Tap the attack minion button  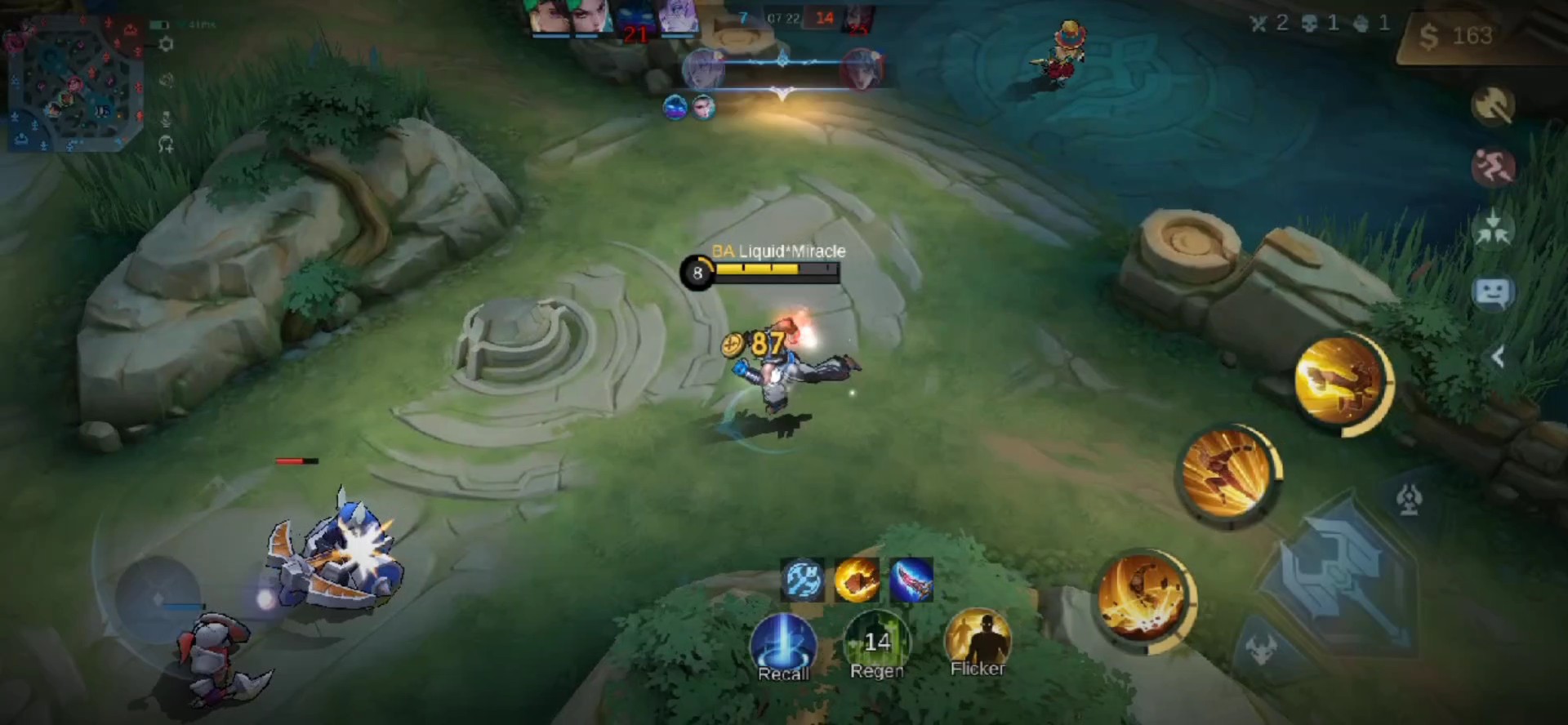(x=1262, y=651)
